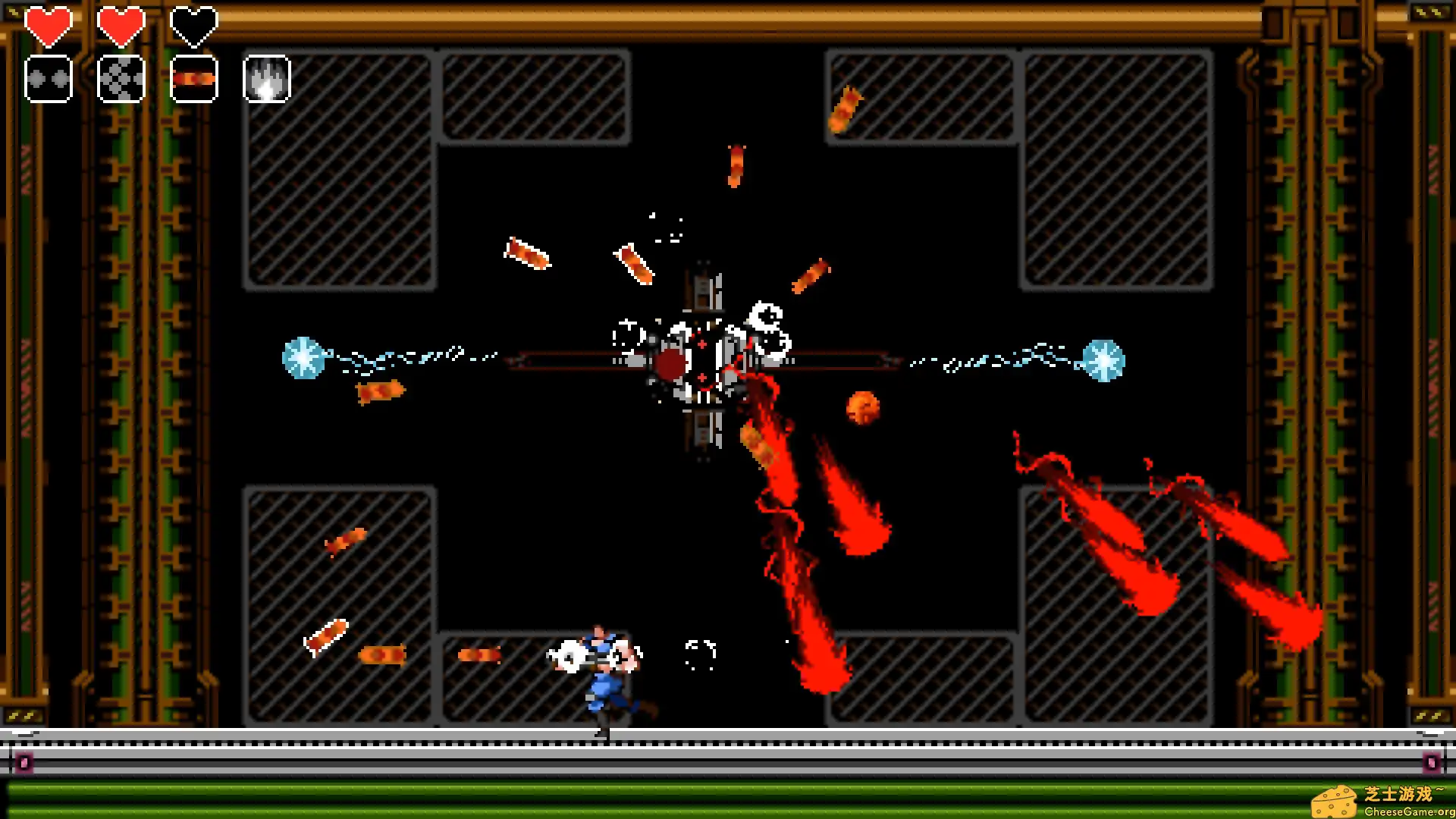Select the shuriken weapon in the second slot
Viewport: 1456px width, 819px height.
point(121,78)
